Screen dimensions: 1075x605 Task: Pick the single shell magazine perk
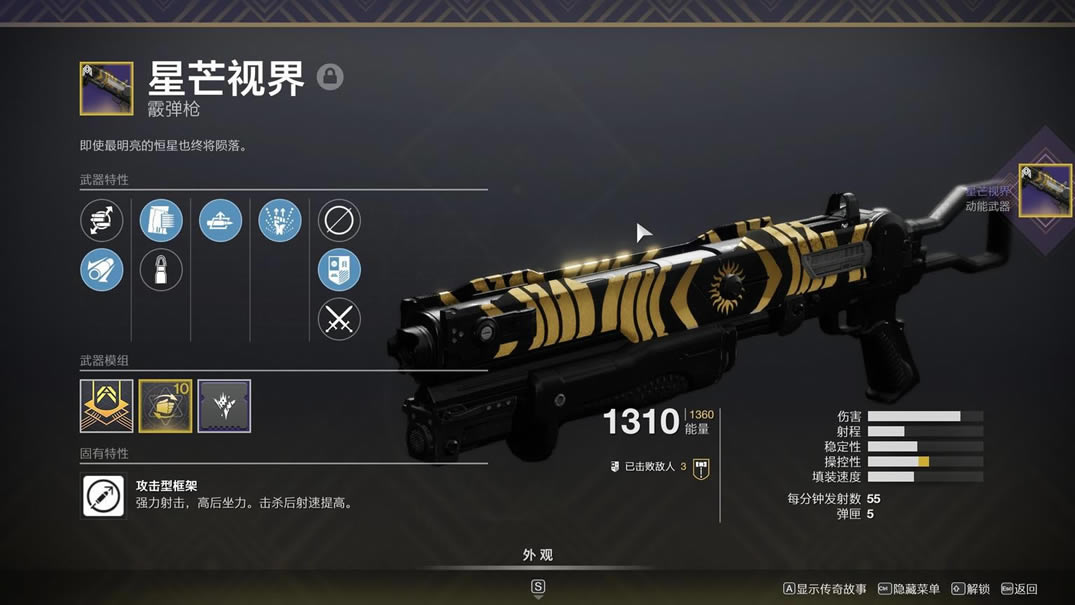tap(161, 270)
